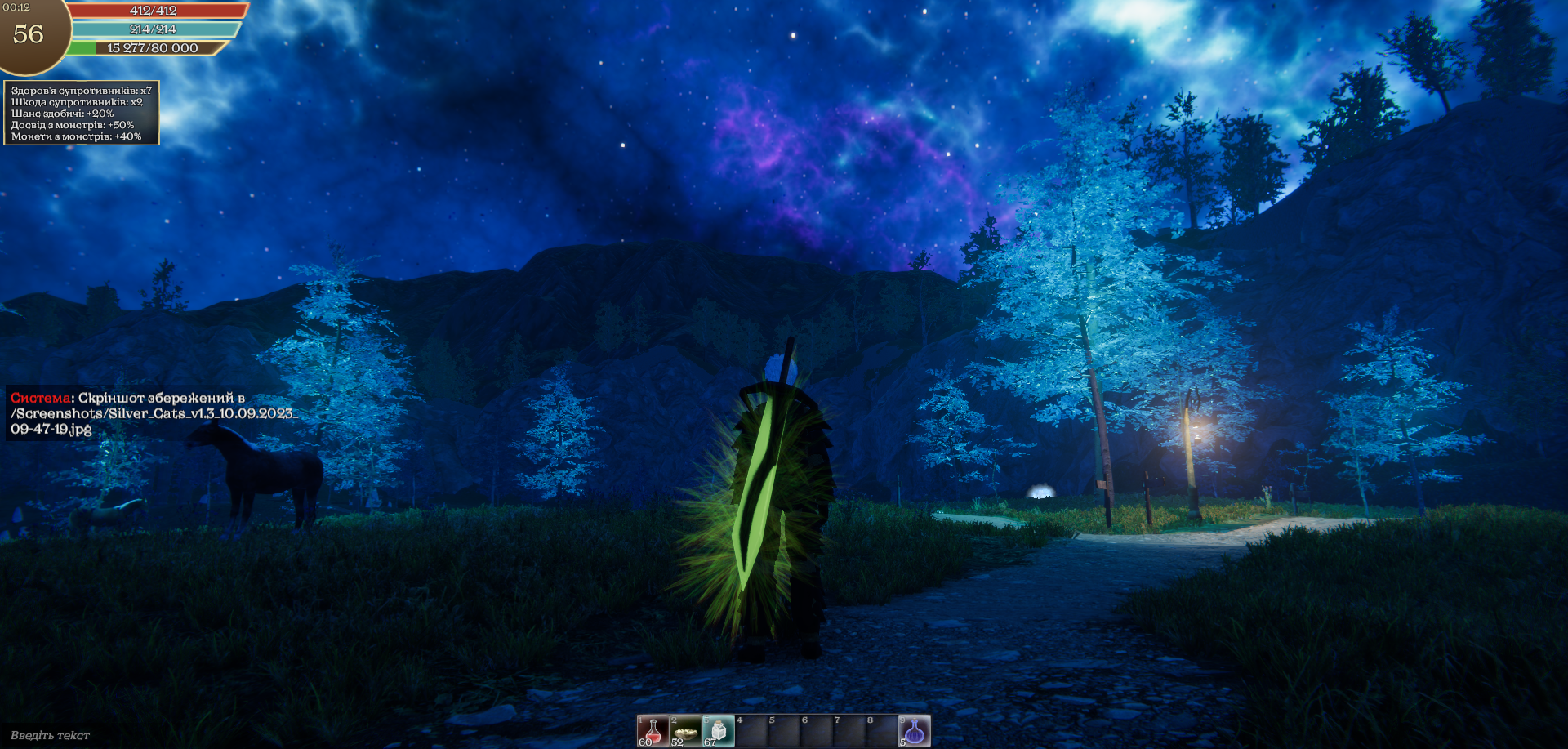The height and width of the screenshot is (749, 1568).
Task: Use the red health potion in slot 1
Action: click(x=653, y=731)
